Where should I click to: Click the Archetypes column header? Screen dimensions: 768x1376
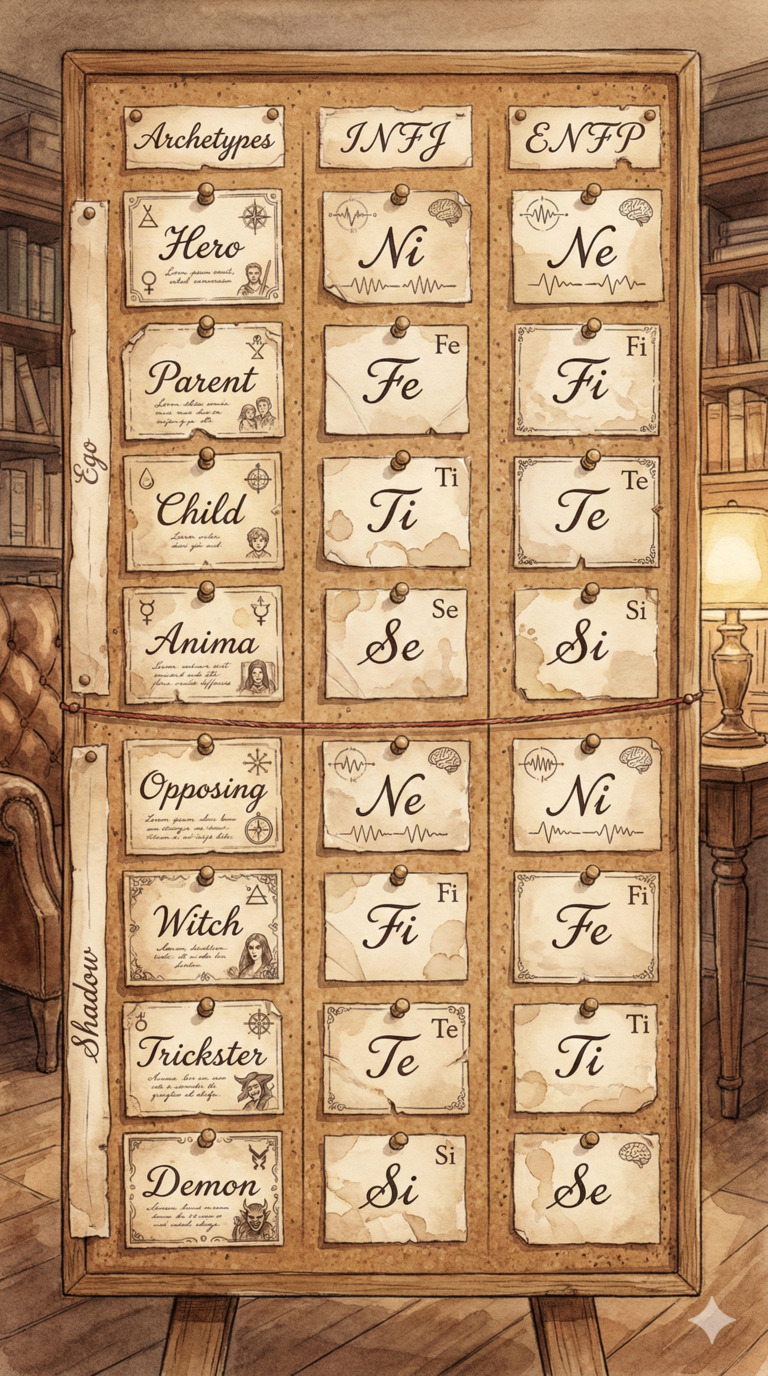click(x=203, y=138)
